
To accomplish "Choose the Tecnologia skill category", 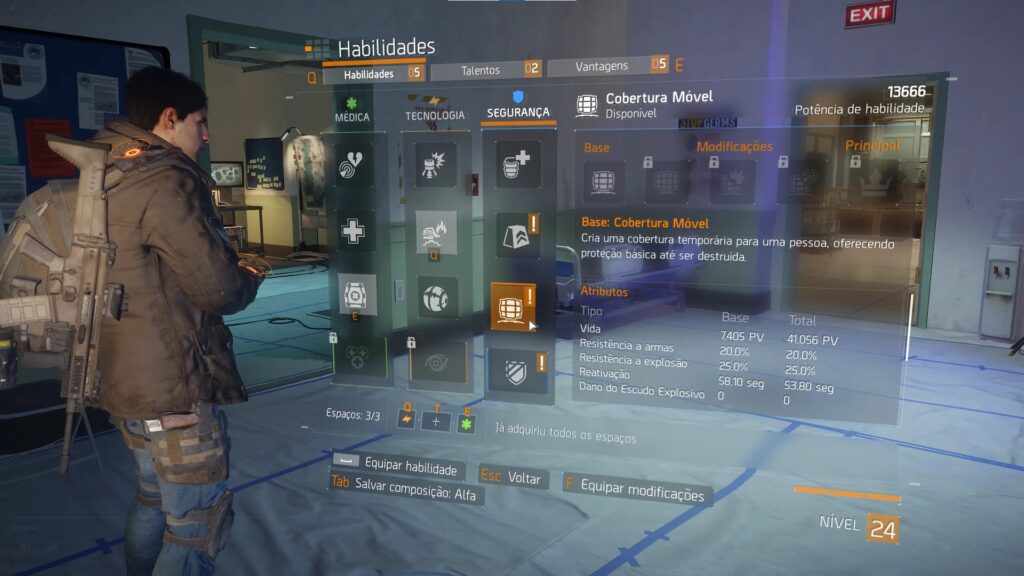I will (435, 112).
